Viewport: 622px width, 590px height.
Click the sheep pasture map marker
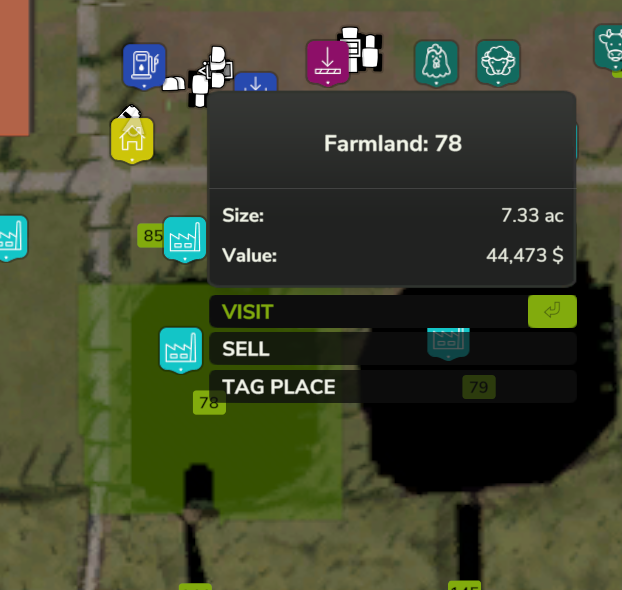[497, 62]
